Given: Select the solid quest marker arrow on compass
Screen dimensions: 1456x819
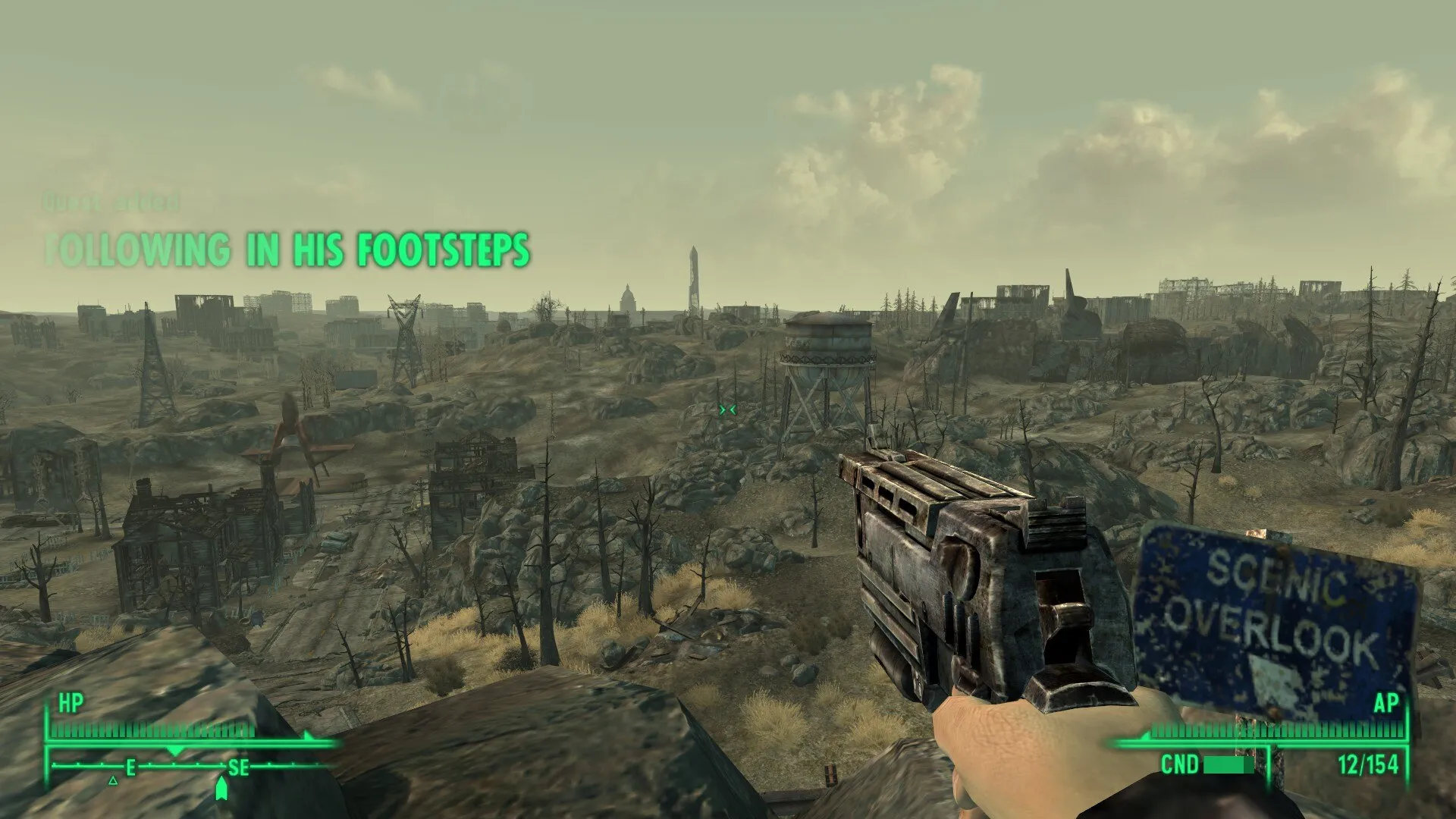Looking at the screenshot, I should [x=221, y=789].
